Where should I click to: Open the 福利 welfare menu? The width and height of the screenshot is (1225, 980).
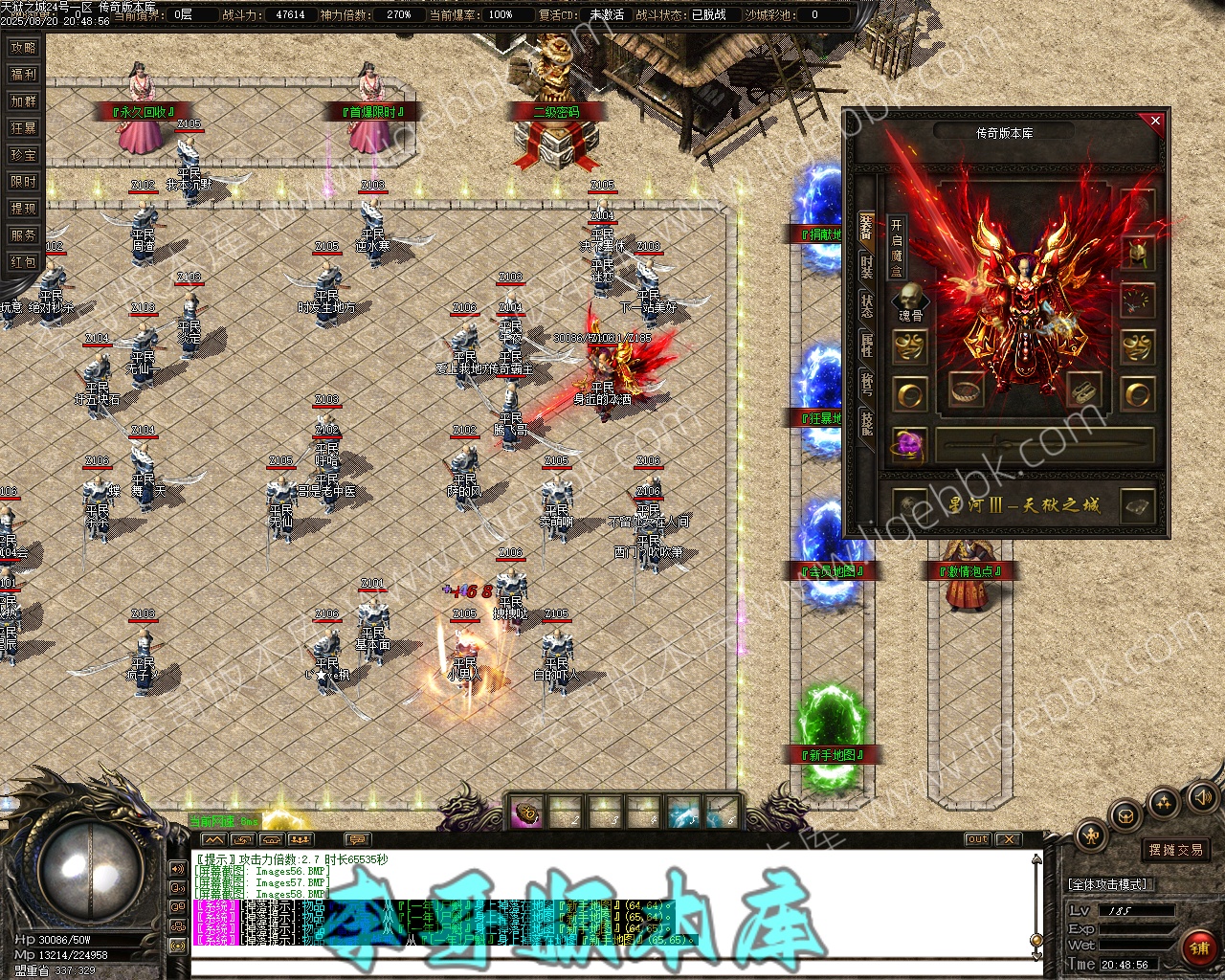click(x=23, y=75)
